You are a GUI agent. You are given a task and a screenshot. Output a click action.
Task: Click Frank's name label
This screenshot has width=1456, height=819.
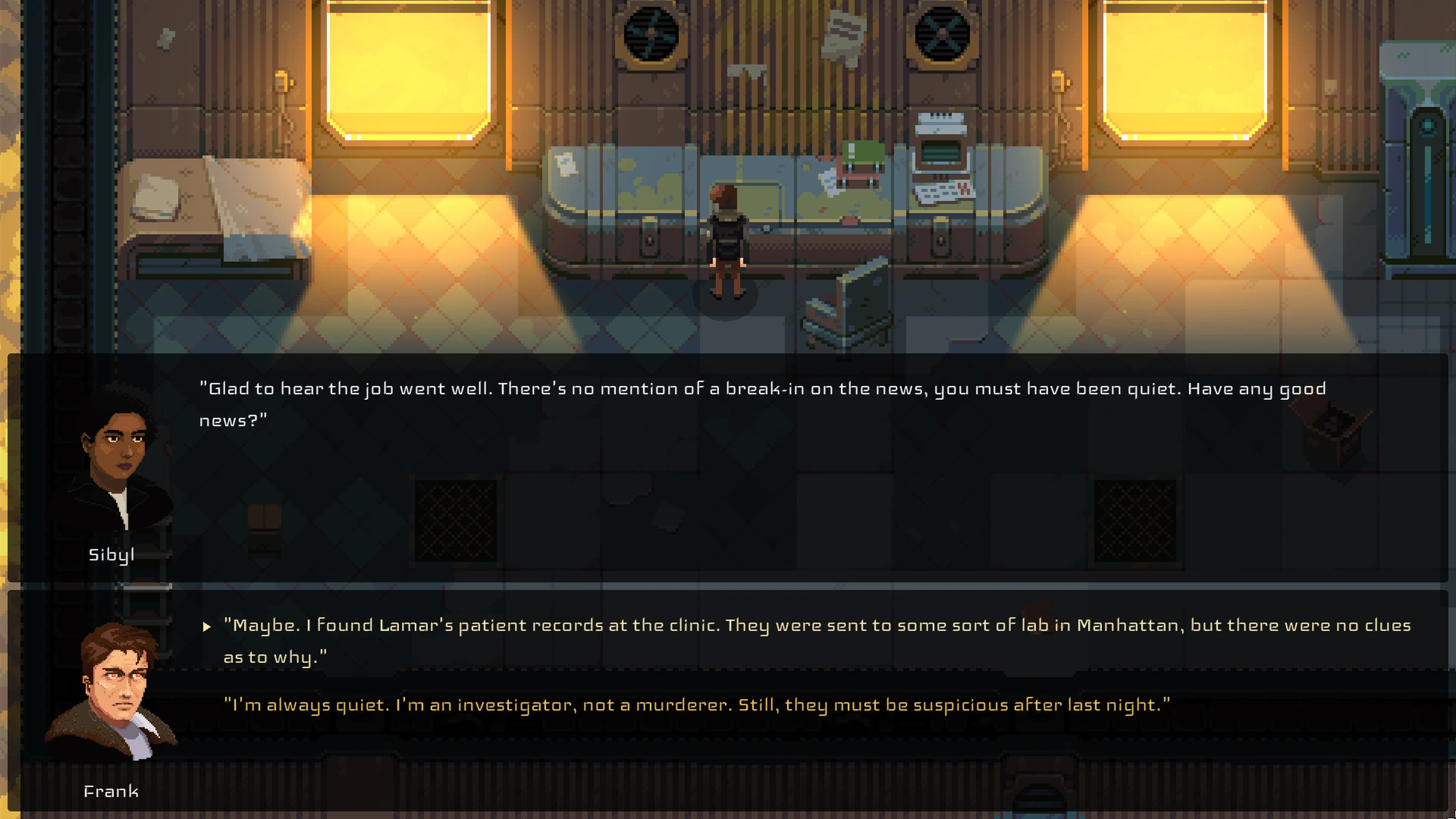pos(111,791)
